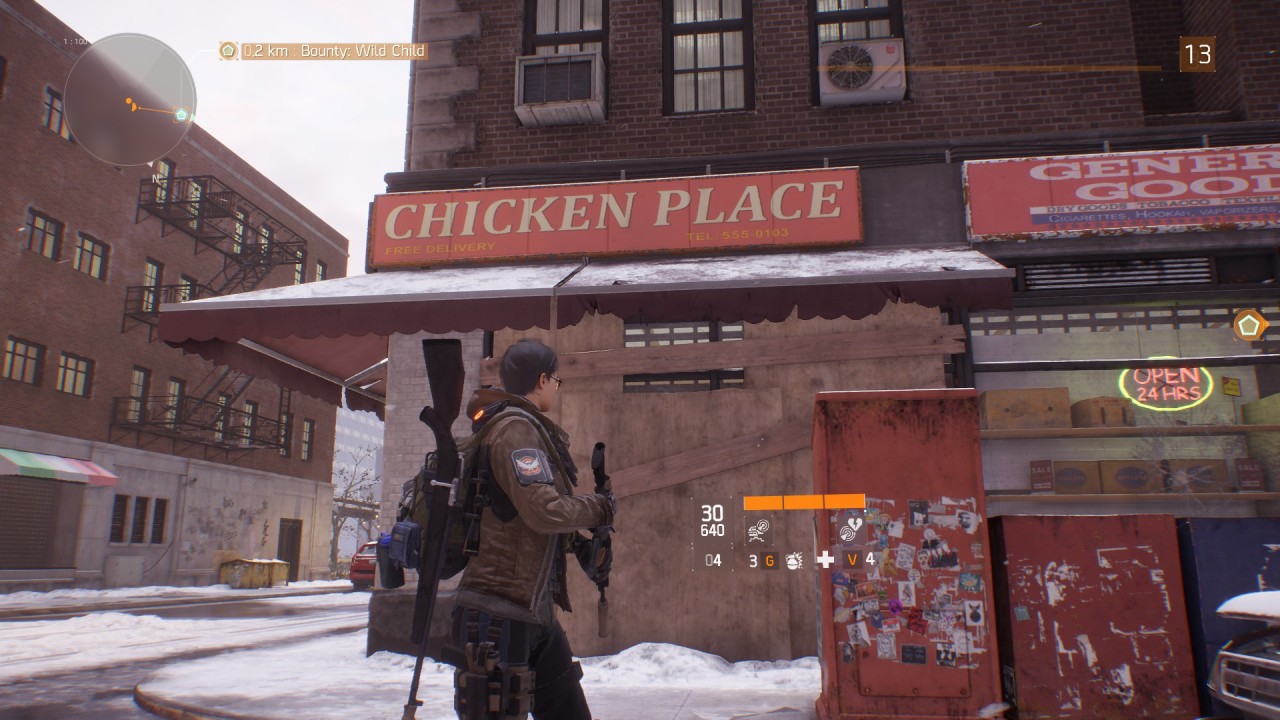Viewport: 1280px width, 720px height.
Task: Activate the broken heart pulse skill
Action: [x=852, y=528]
